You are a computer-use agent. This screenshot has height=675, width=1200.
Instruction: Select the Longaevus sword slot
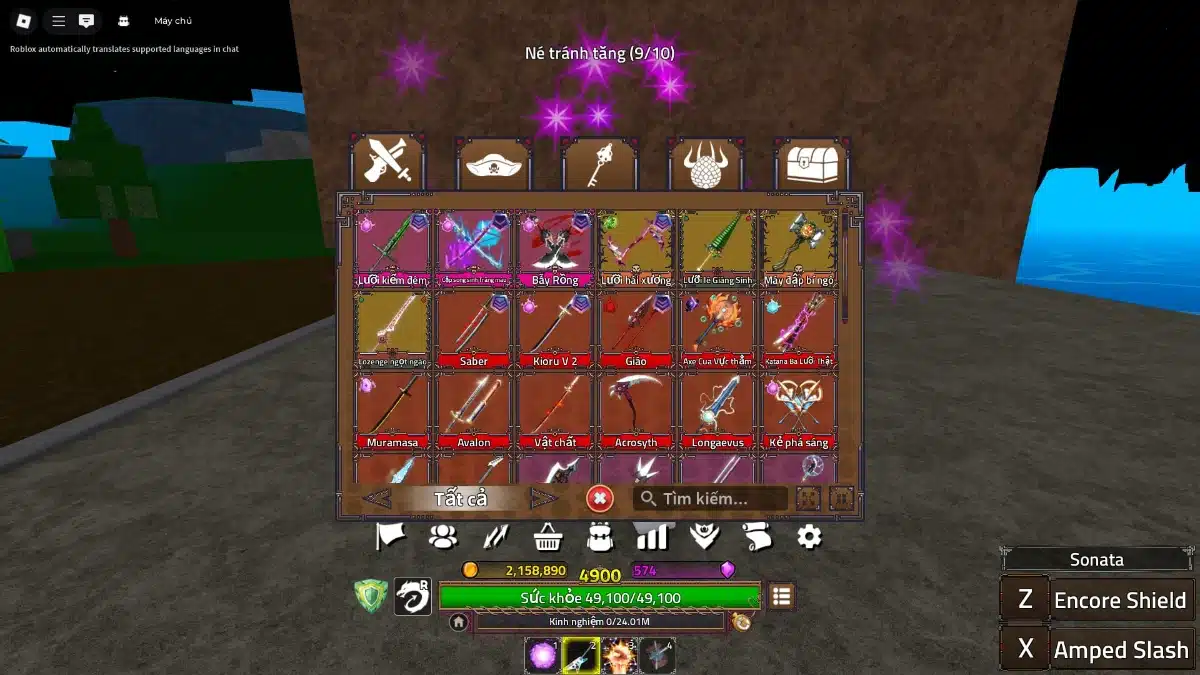pyautogui.click(x=717, y=410)
